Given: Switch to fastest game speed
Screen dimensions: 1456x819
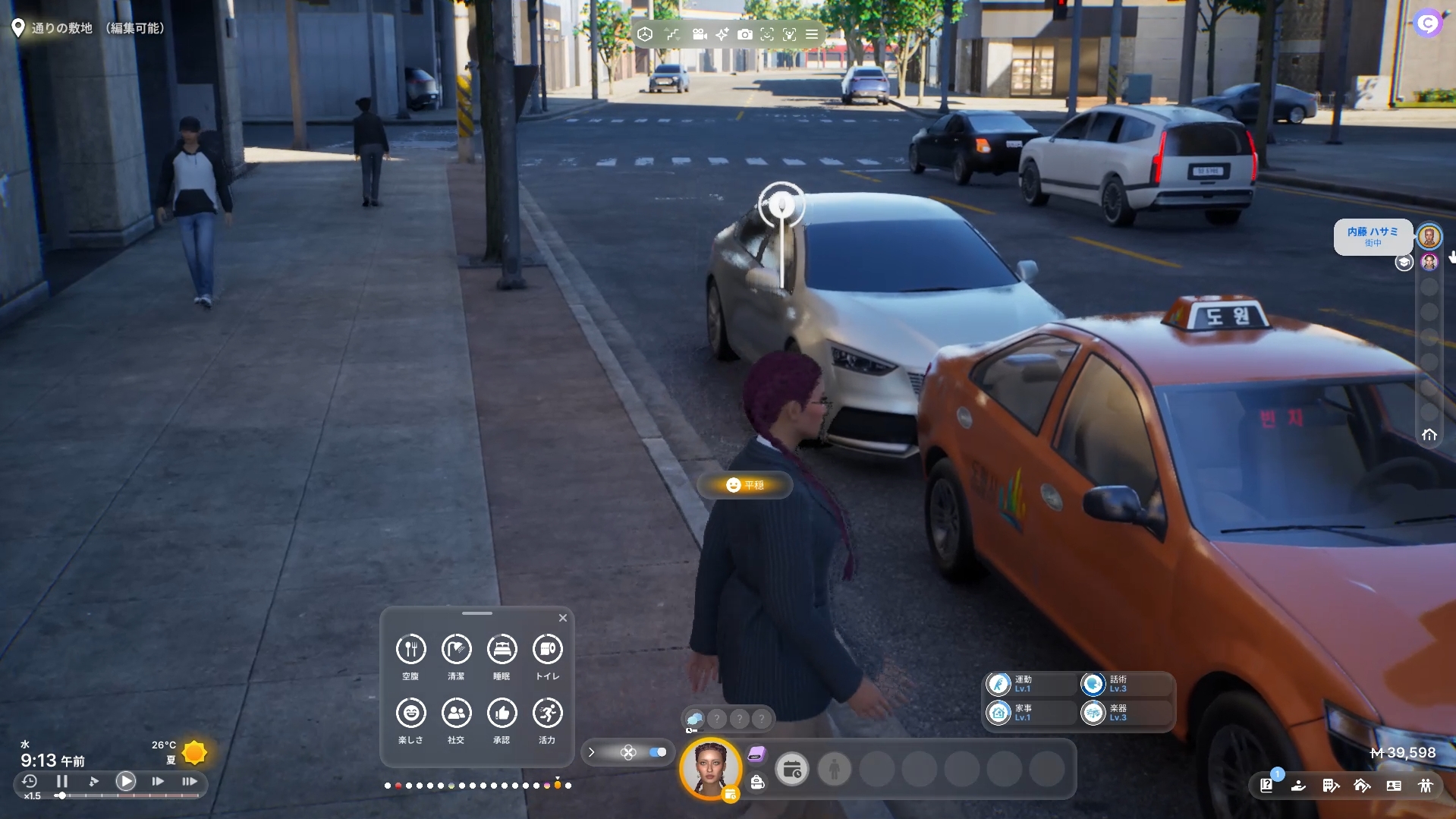Looking at the screenshot, I should click(x=190, y=781).
